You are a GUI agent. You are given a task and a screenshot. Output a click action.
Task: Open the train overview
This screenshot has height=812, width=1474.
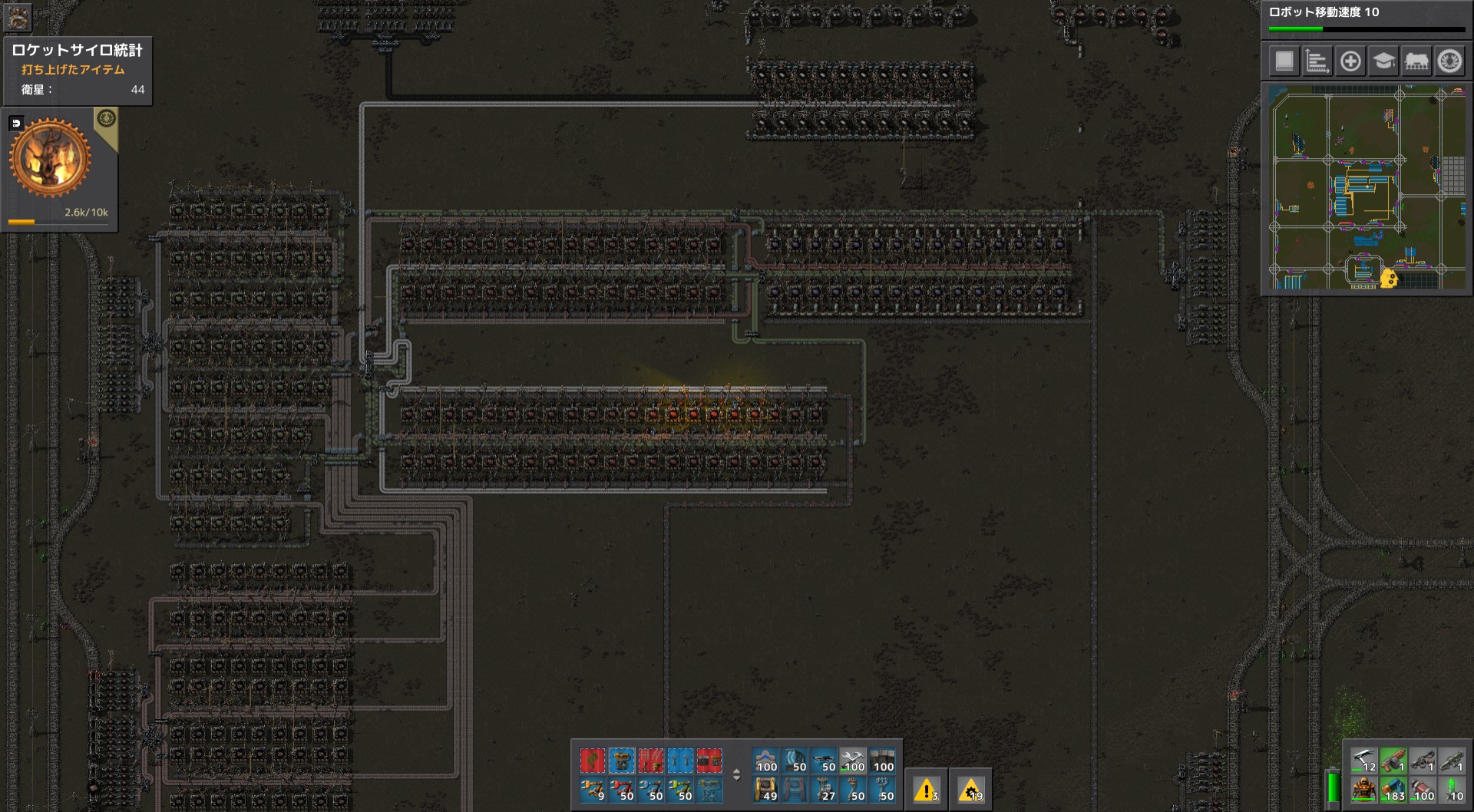(x=1418, y=61)
